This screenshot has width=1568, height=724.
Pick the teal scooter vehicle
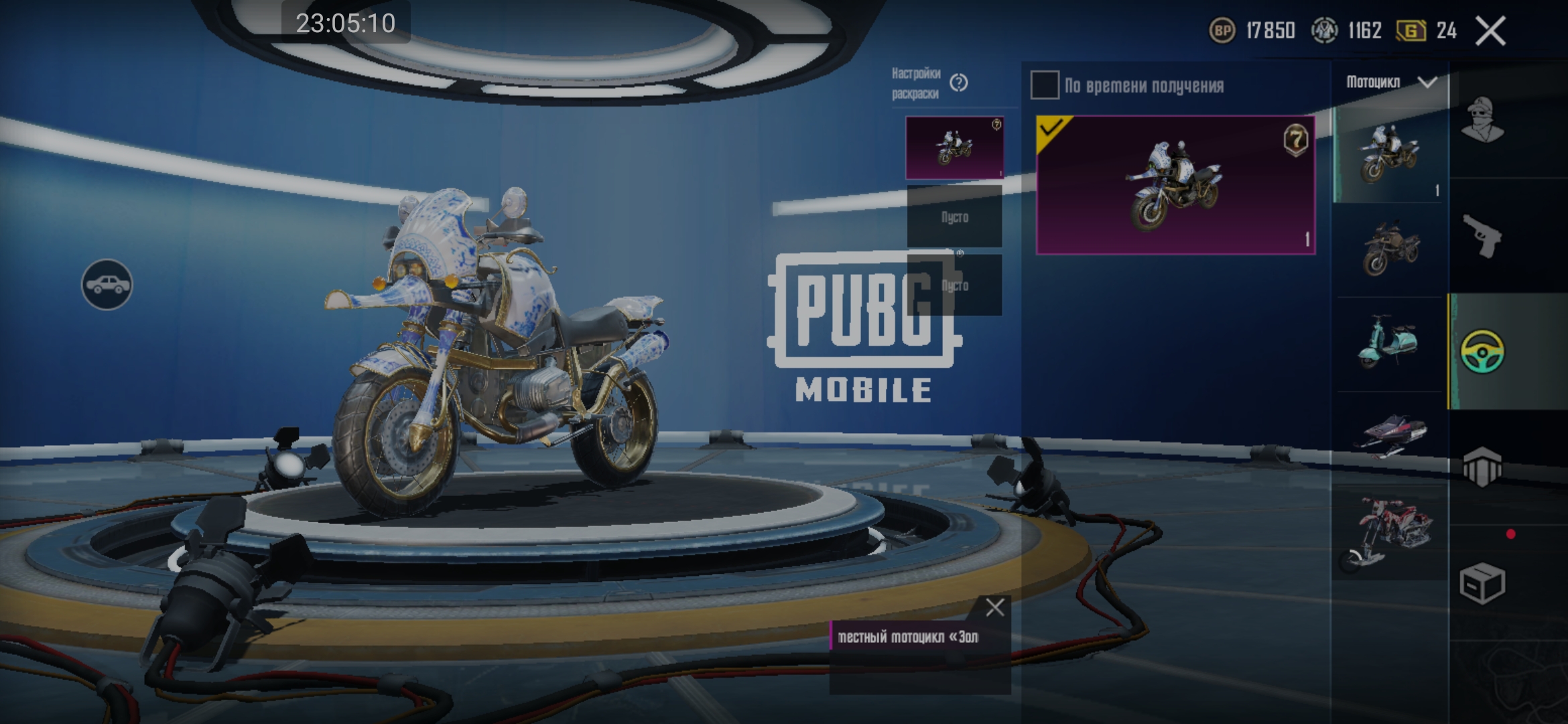point(1388,342)
